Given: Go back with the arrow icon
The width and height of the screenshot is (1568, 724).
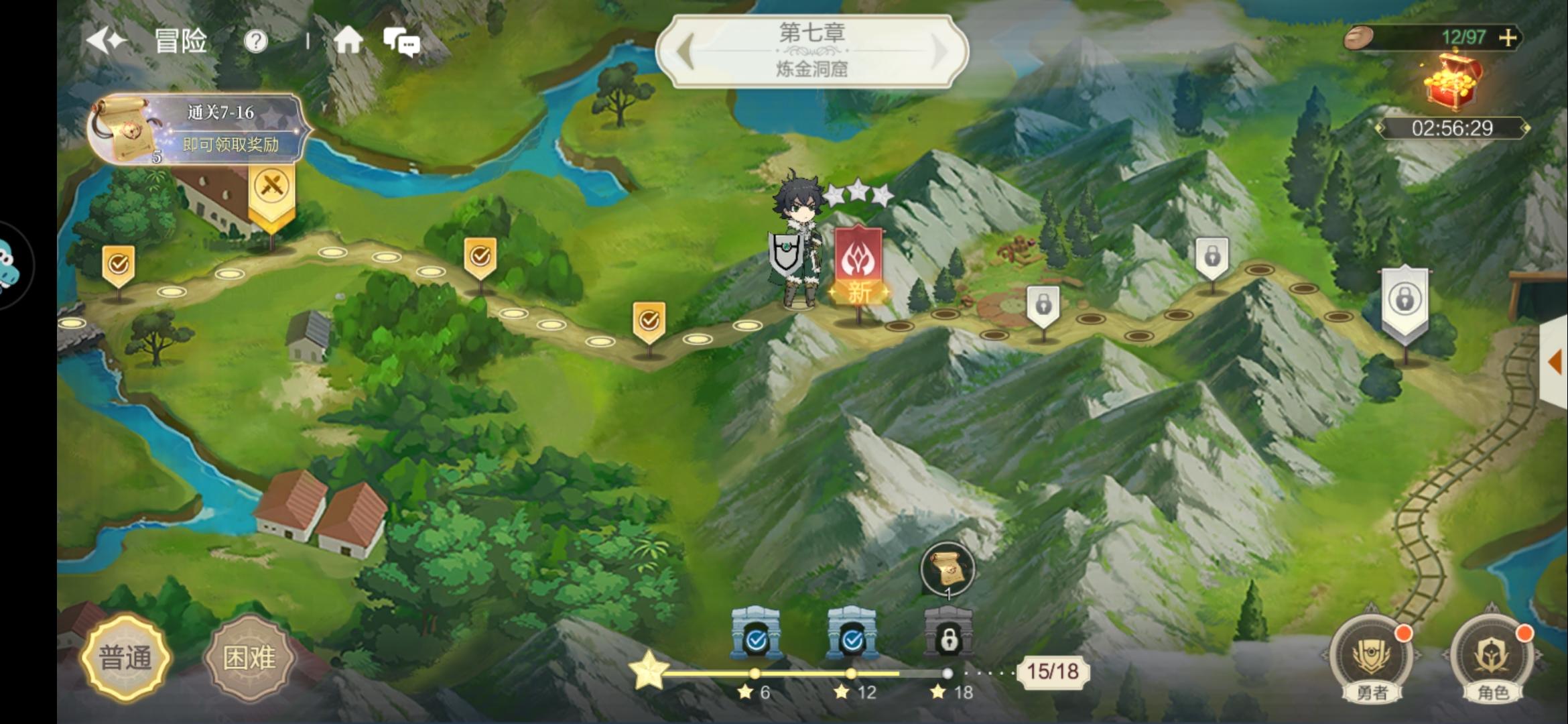Looking at the screenshot, I should [x=107, y=42].
